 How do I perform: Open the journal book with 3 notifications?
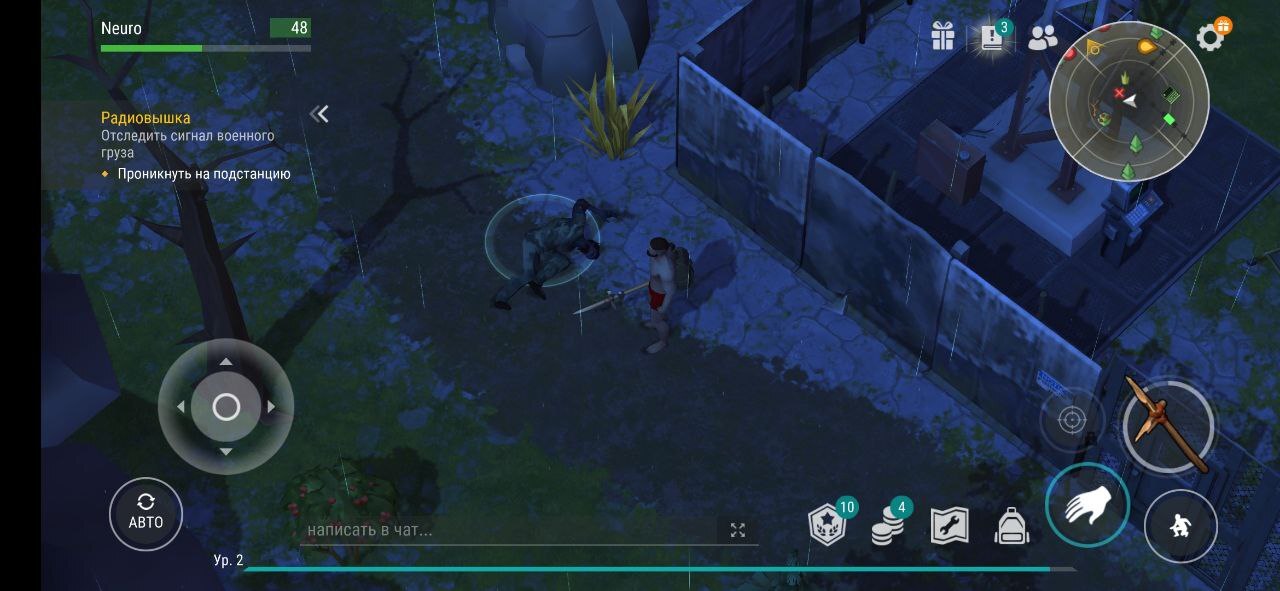pyautogui.click(x=992, y=38)
